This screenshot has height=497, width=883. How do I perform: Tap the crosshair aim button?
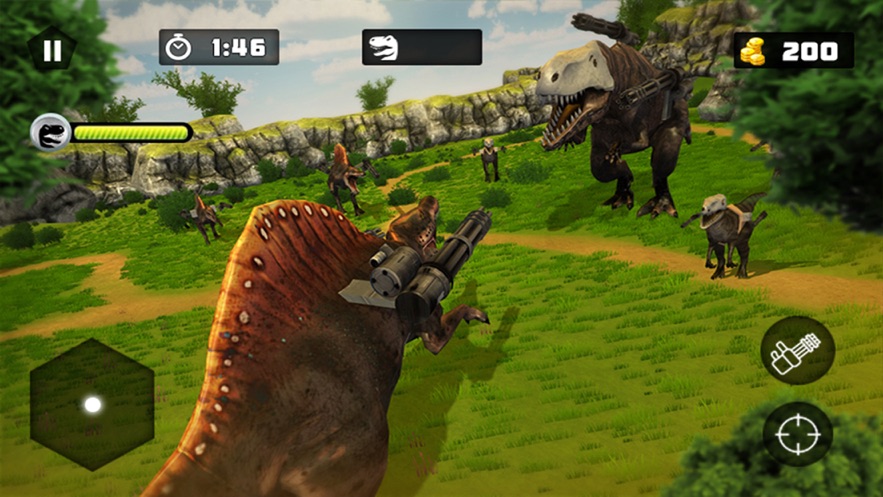coord(797,435)
